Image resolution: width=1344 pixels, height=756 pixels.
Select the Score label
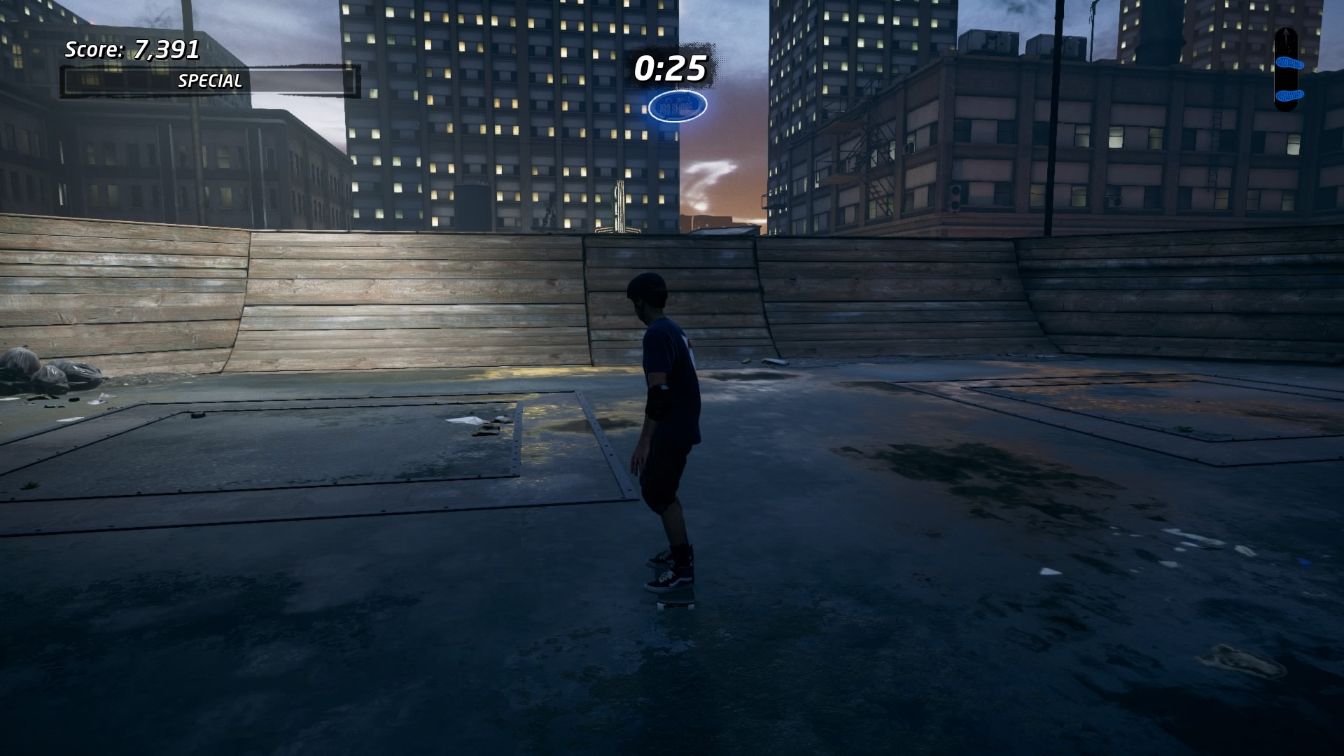(110, 48)
